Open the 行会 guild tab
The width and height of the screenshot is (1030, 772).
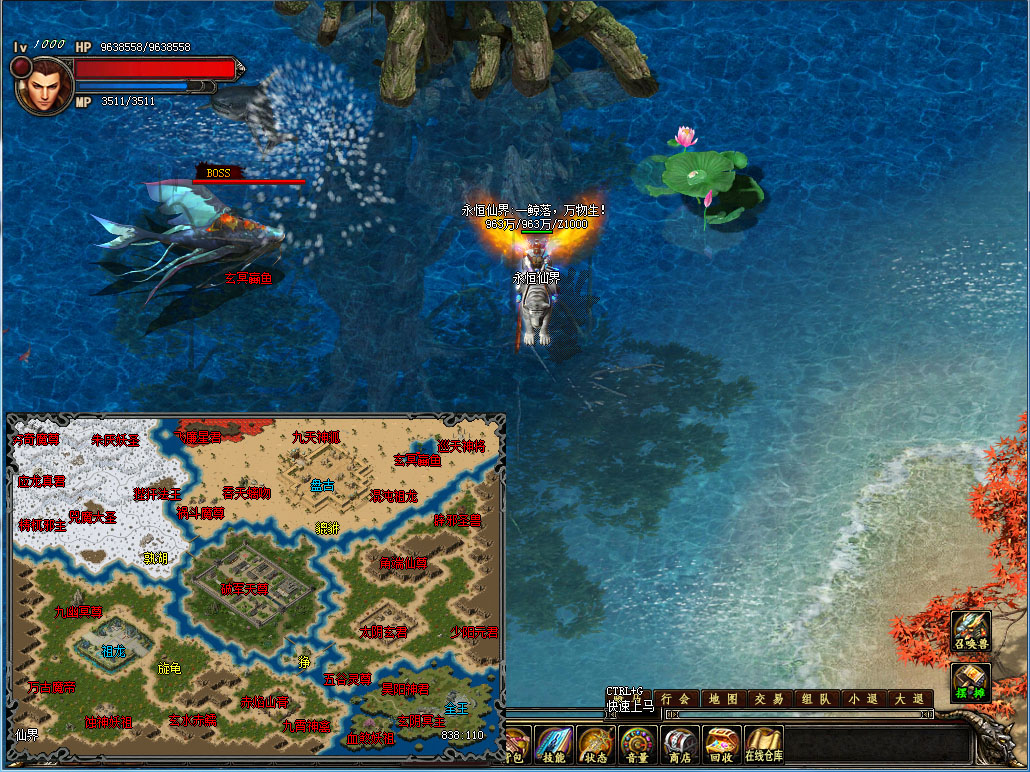(676, 699)
